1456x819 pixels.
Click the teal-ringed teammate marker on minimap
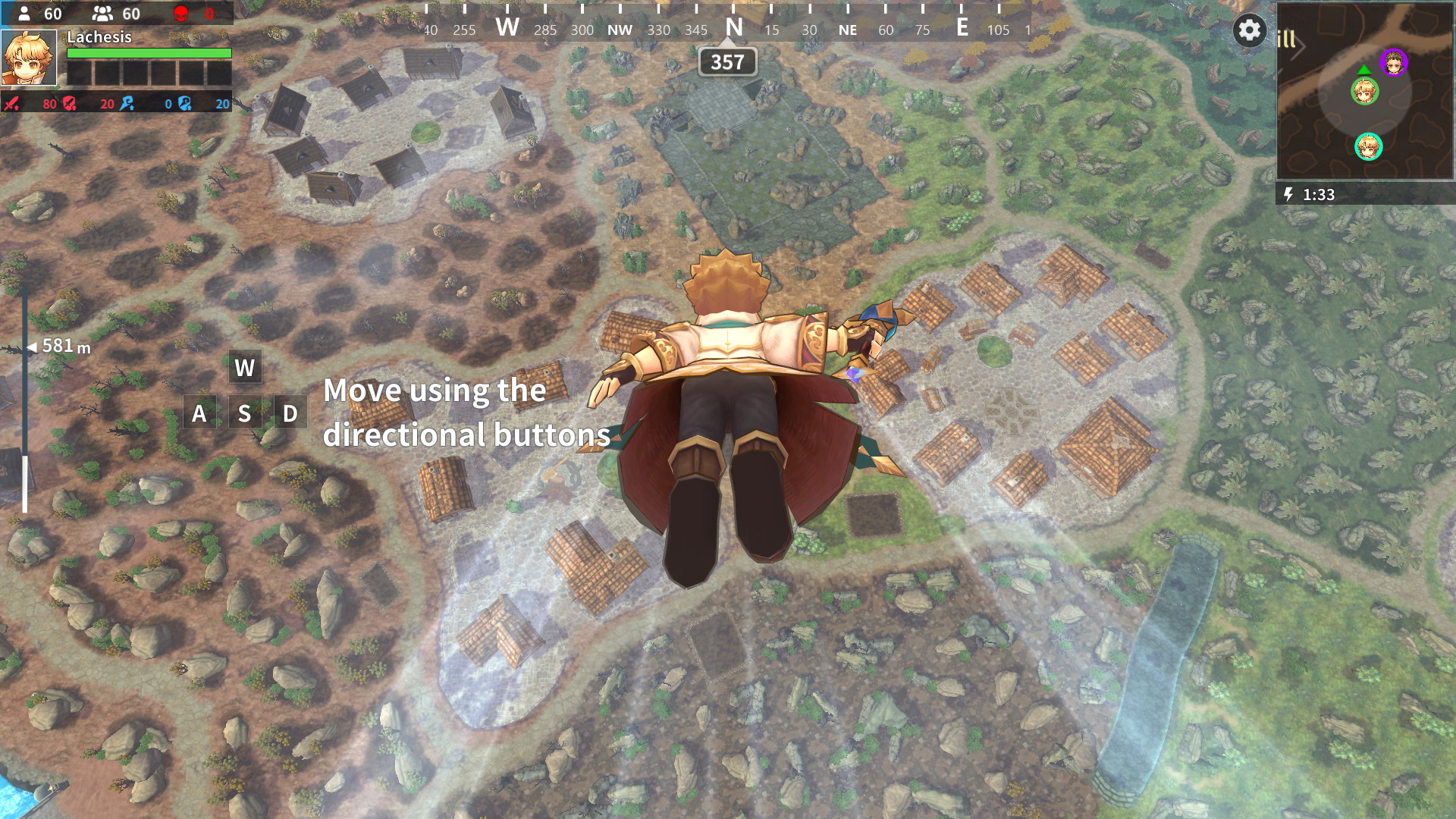[1368, 147]
